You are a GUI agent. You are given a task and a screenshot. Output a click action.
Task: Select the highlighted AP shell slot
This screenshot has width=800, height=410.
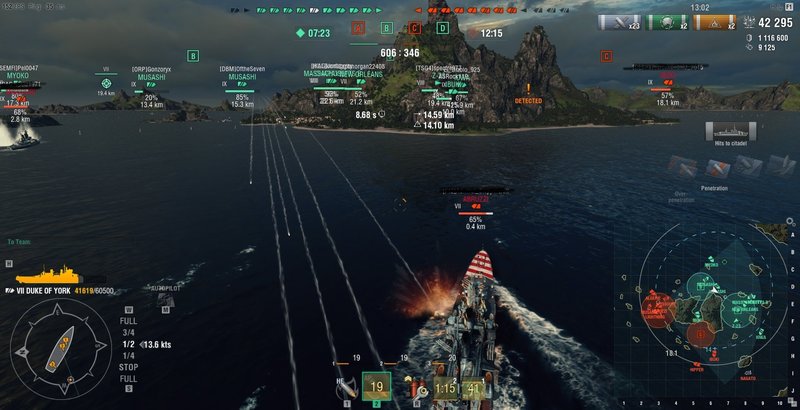pos(377,387)
